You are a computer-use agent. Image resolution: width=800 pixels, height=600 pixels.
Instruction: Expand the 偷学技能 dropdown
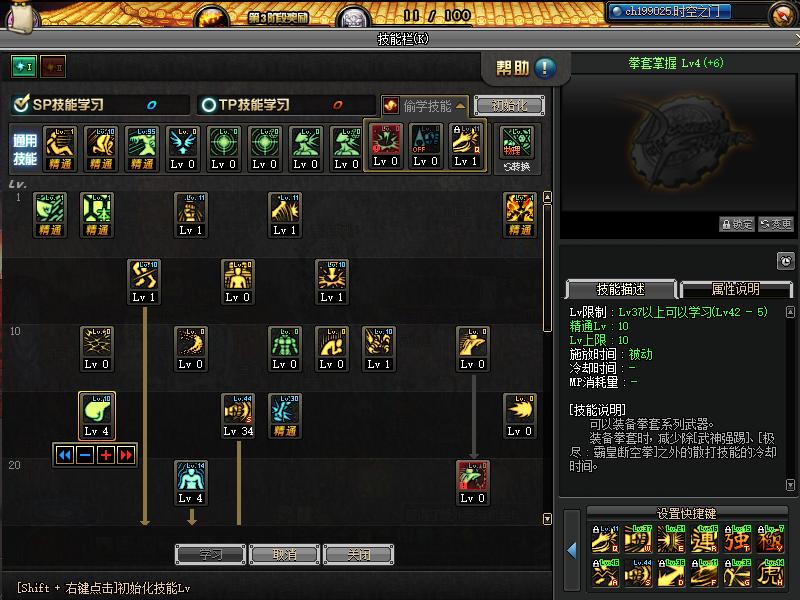click(x=425, y=105)
